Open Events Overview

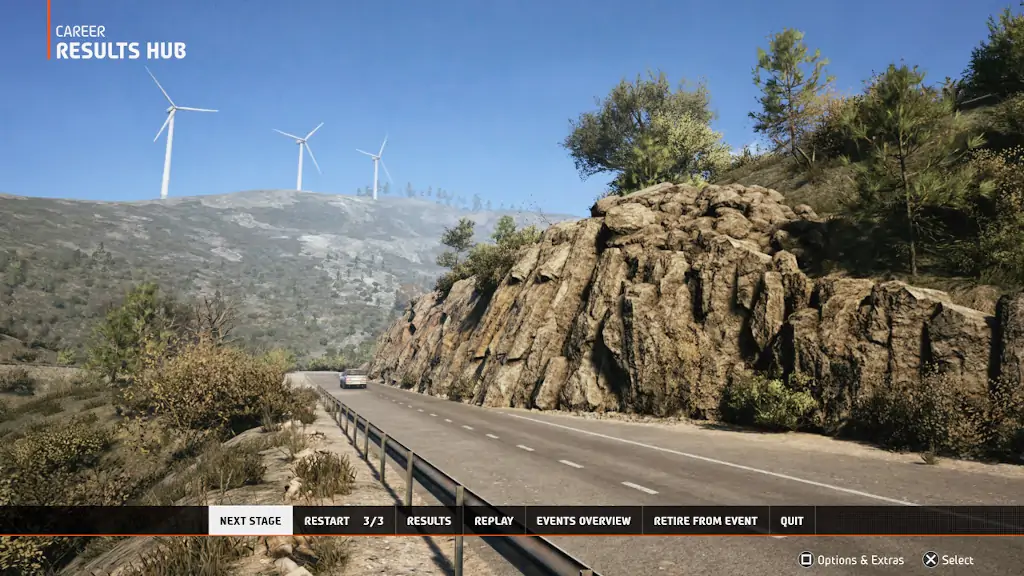[583, 520]
